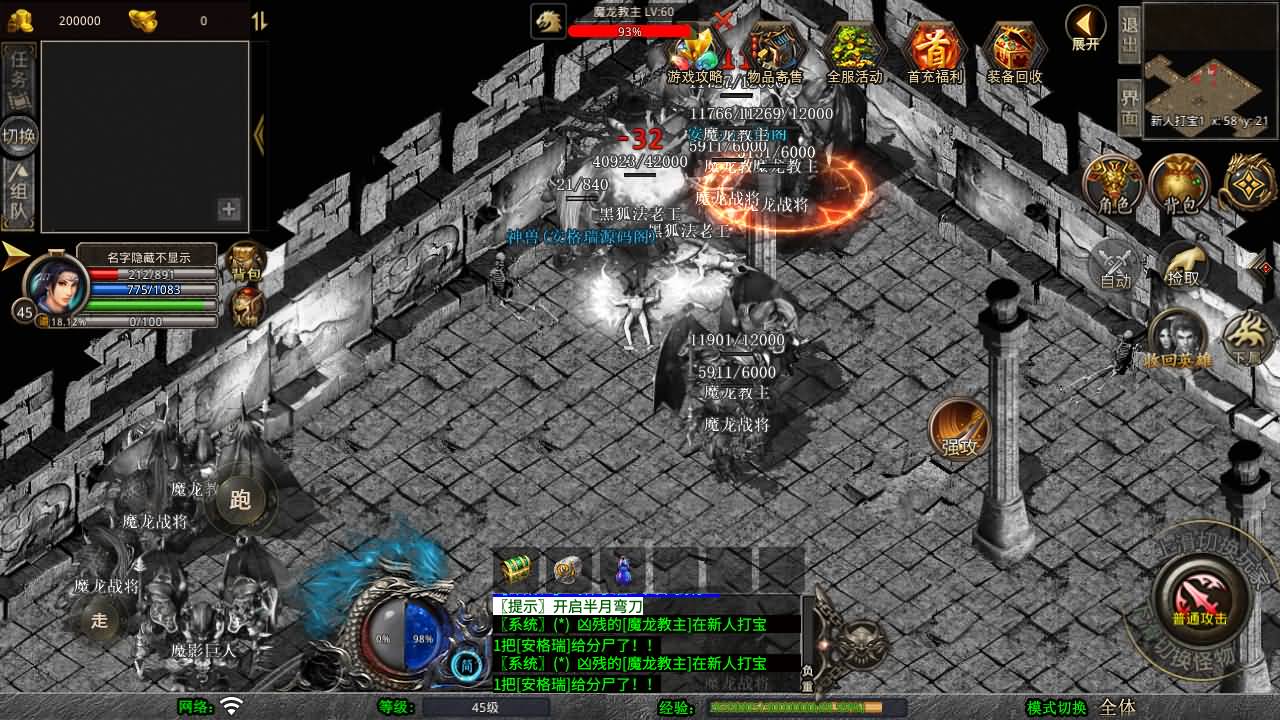Use the 强攻 strong attack skill
This screenshot has height=720, width=1280.
coord(959,430)
